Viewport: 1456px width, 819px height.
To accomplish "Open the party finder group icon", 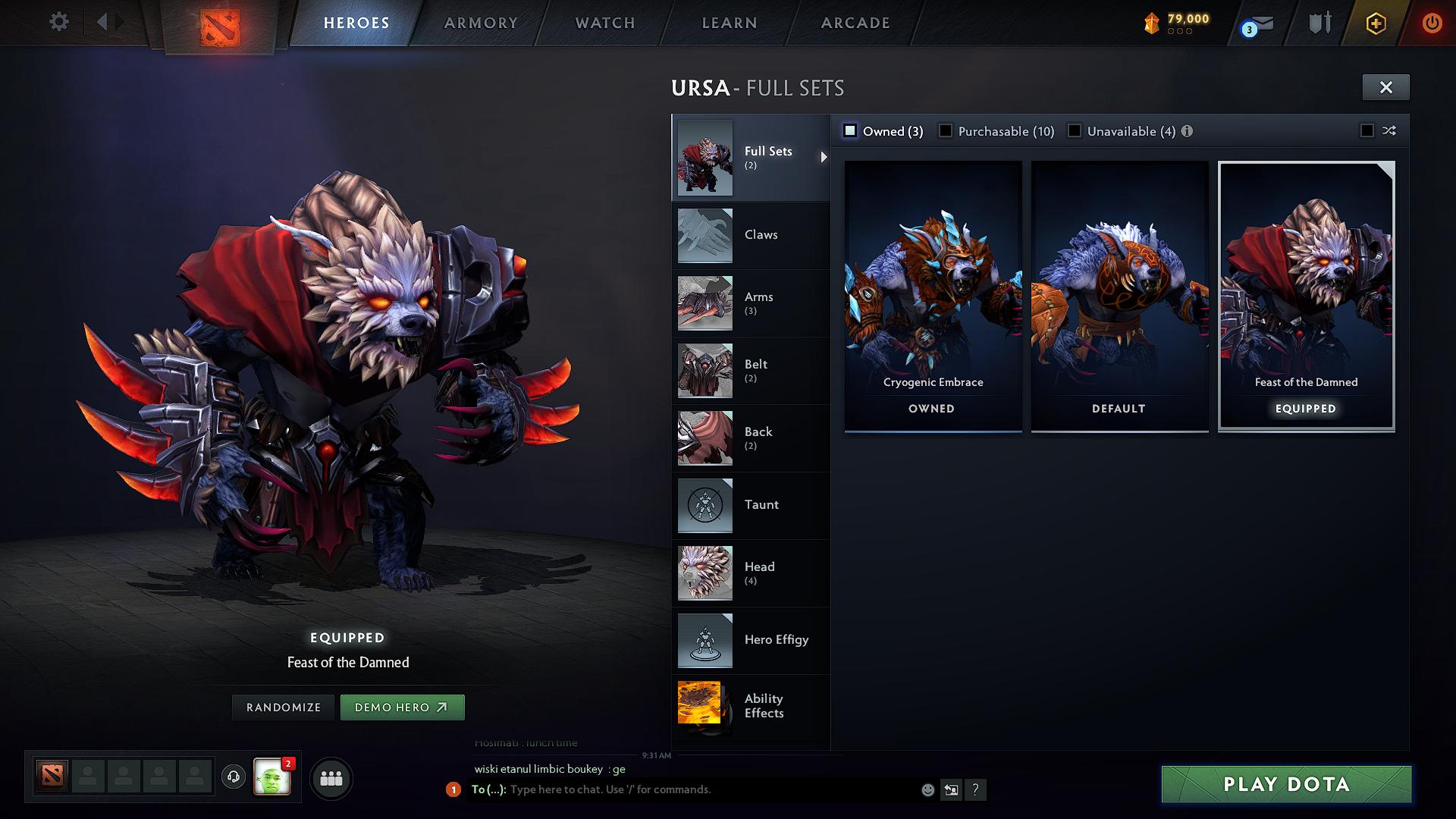I will pyautogui.click(x=331, y=778).
